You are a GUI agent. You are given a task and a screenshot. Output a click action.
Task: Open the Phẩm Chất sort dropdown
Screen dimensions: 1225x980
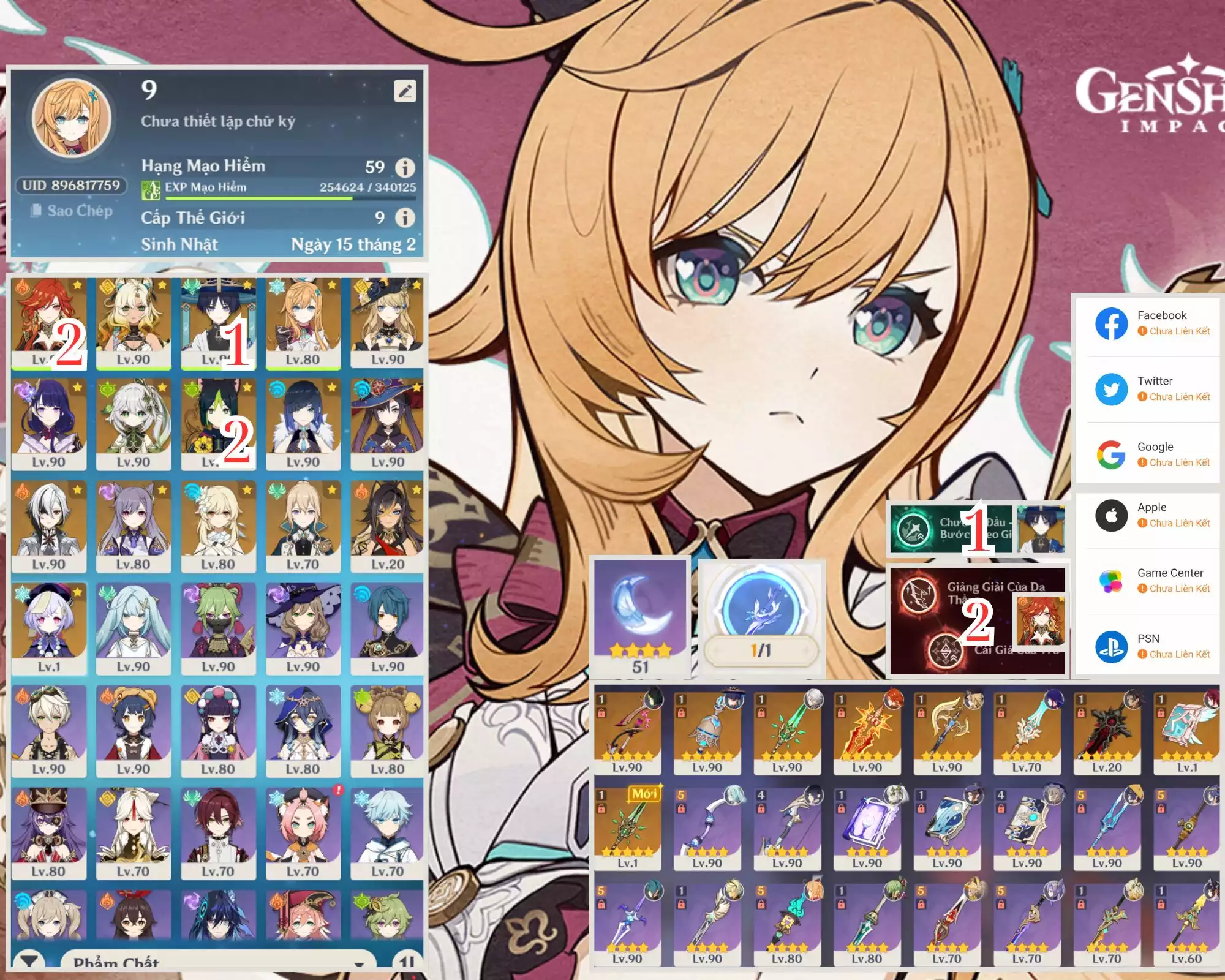click(217, 962)
